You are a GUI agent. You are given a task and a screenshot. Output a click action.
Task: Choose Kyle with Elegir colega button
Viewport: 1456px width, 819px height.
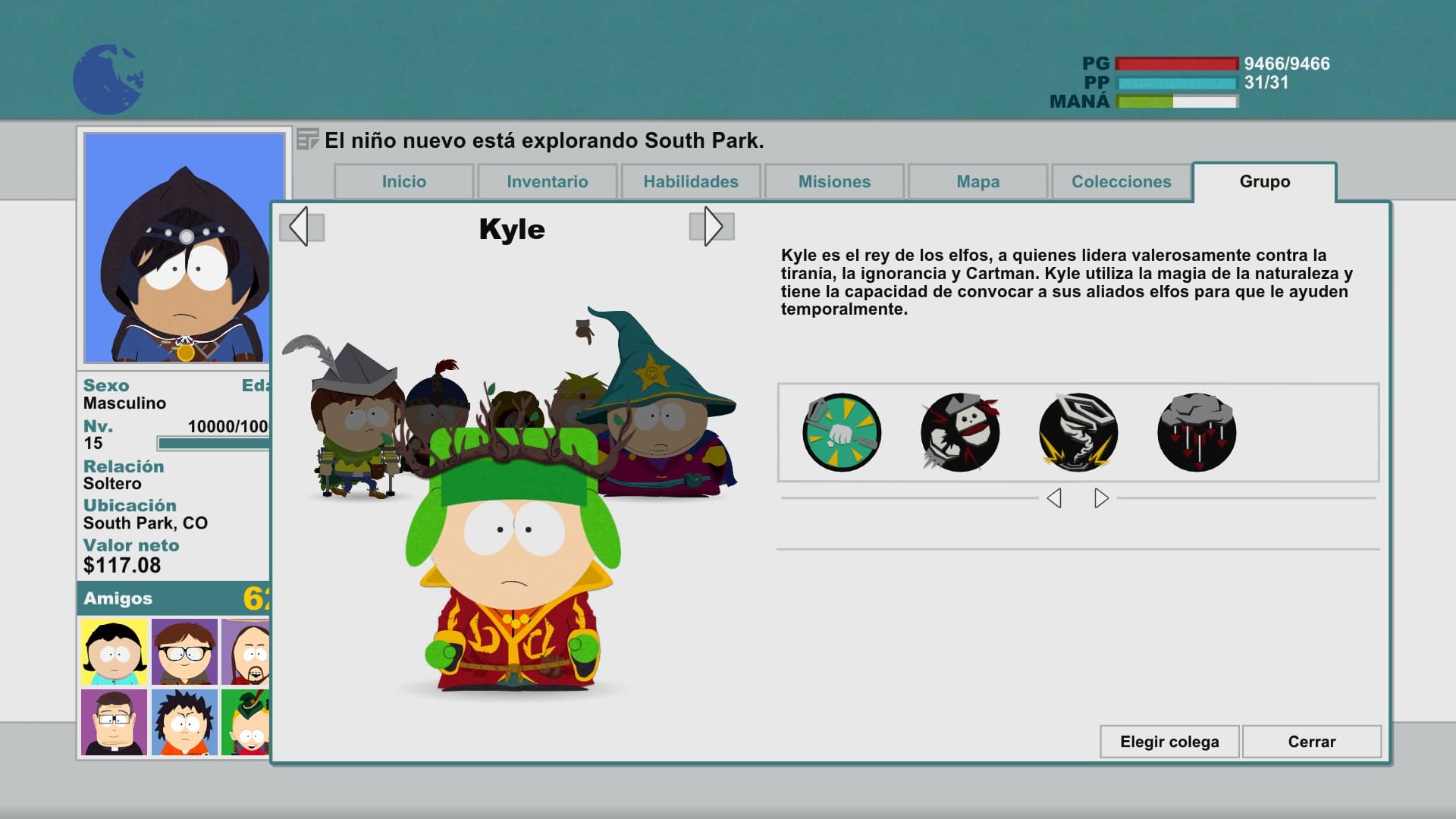[x=1169, y=742]
